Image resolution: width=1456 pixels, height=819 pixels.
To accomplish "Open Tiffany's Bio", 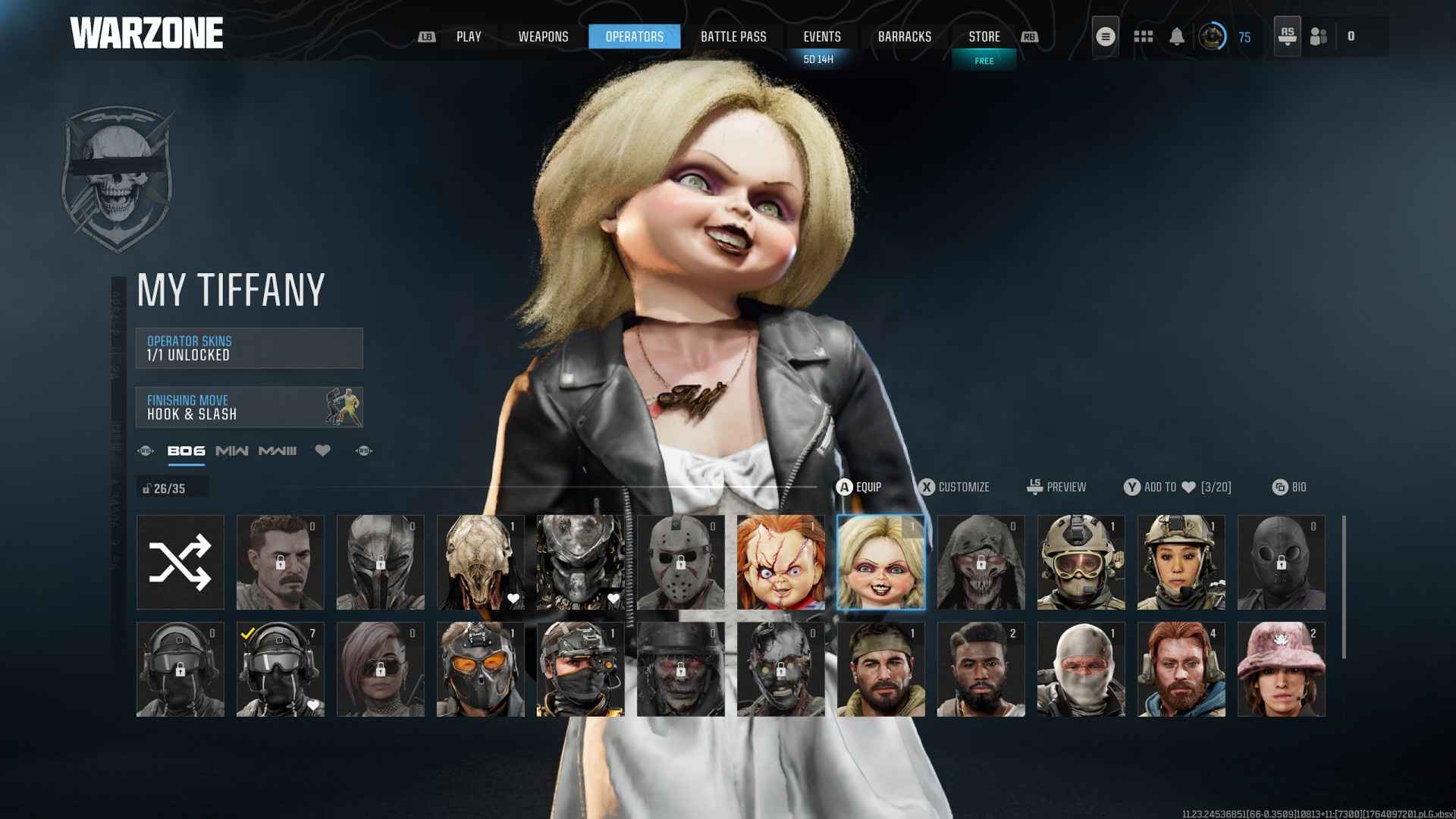I will click(x=1289, y=487).
